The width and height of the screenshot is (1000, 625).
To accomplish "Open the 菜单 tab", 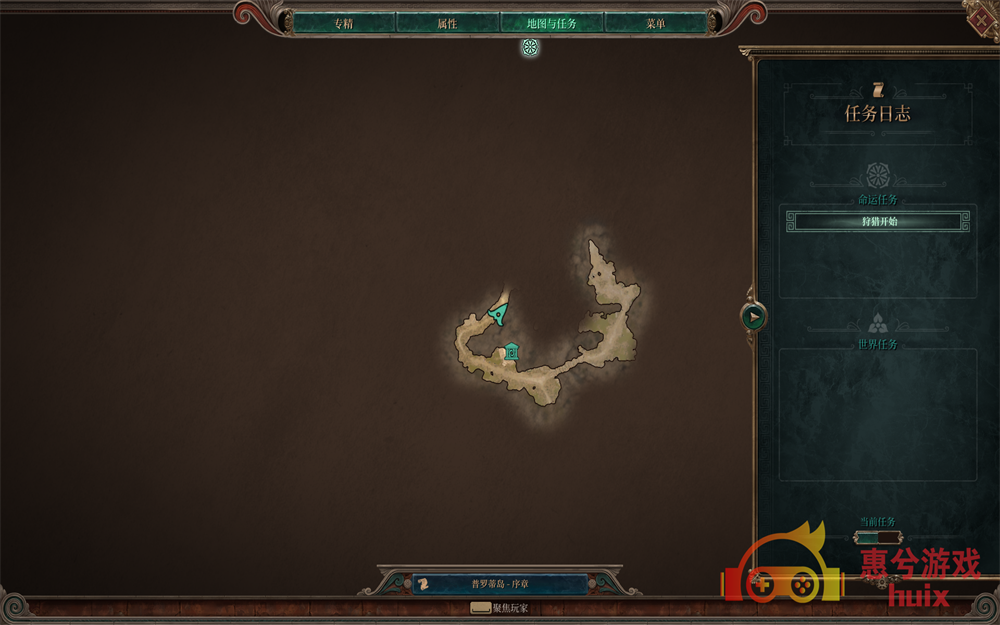I will (x=655, y=23).
